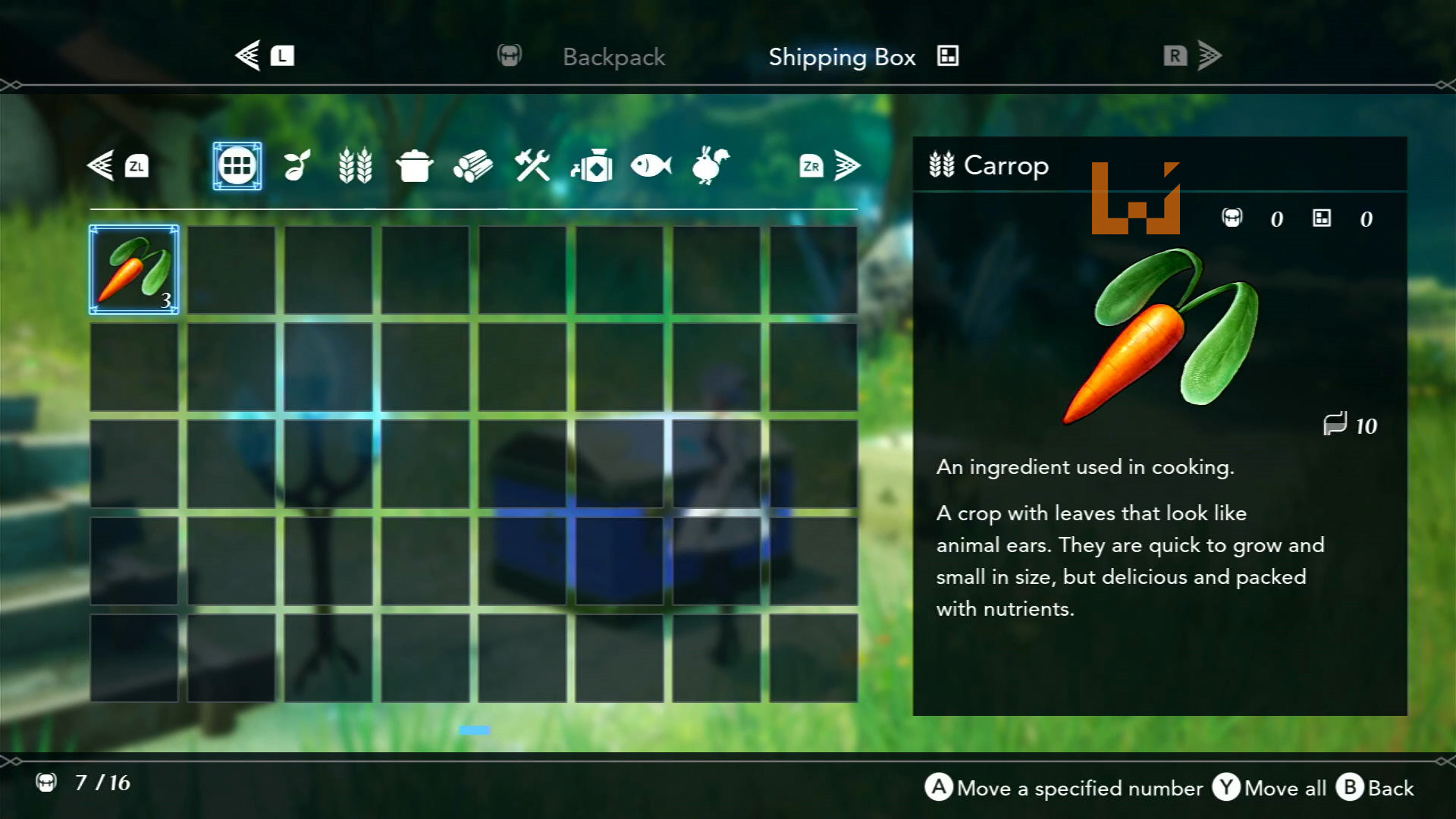Screen dimensions: 1456x819
Task: Go Back from shipping box
Action: [1376, 788]
